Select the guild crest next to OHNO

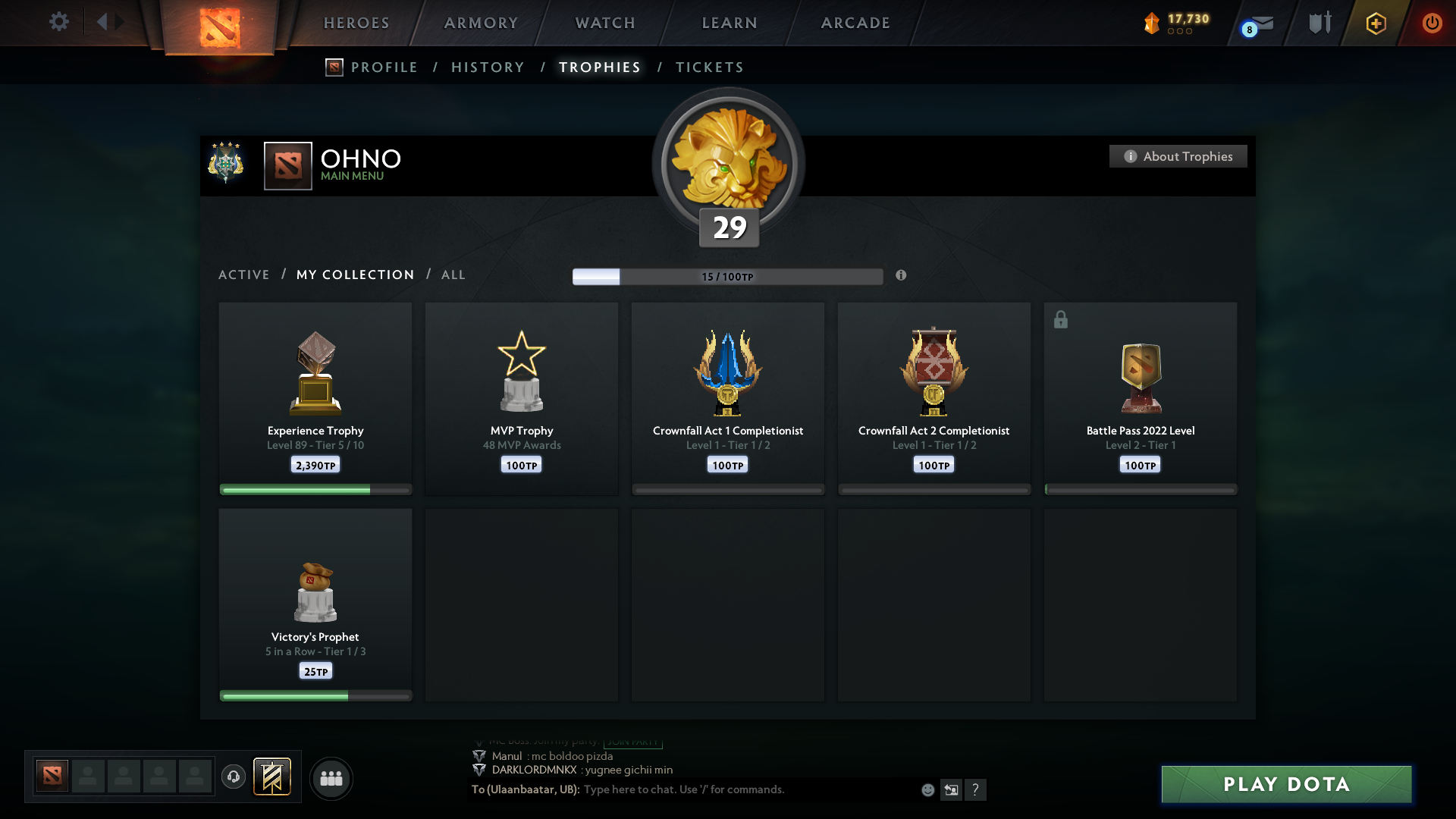click(226, 162)
